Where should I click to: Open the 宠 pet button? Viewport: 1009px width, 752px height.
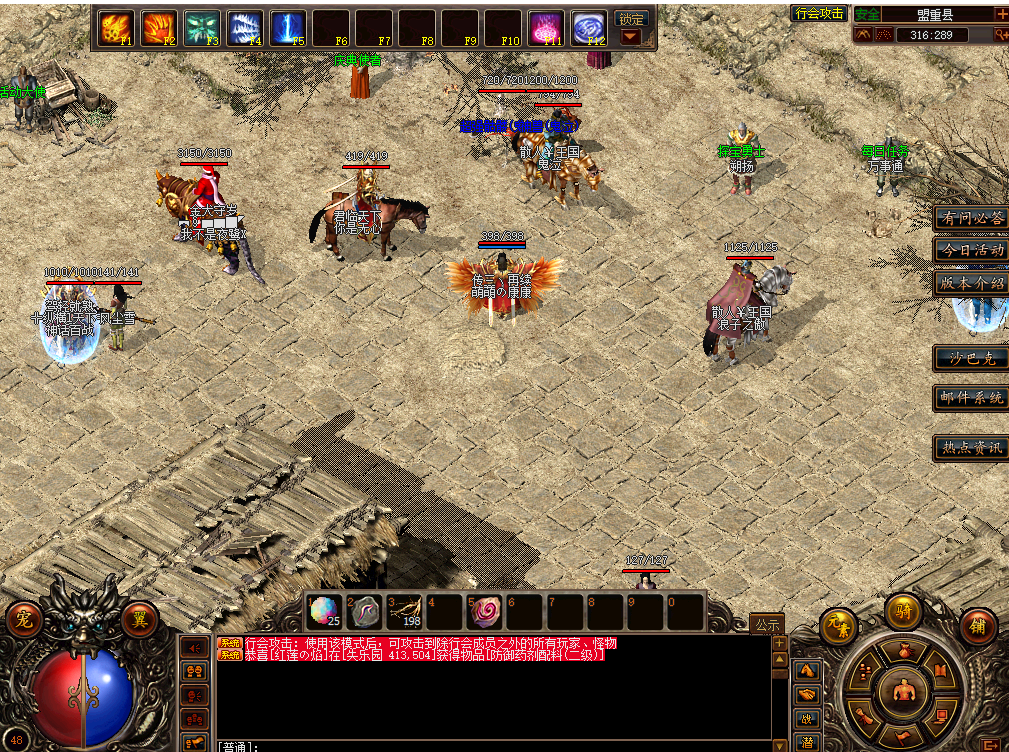pyautogui.click(x=23, y=620)
